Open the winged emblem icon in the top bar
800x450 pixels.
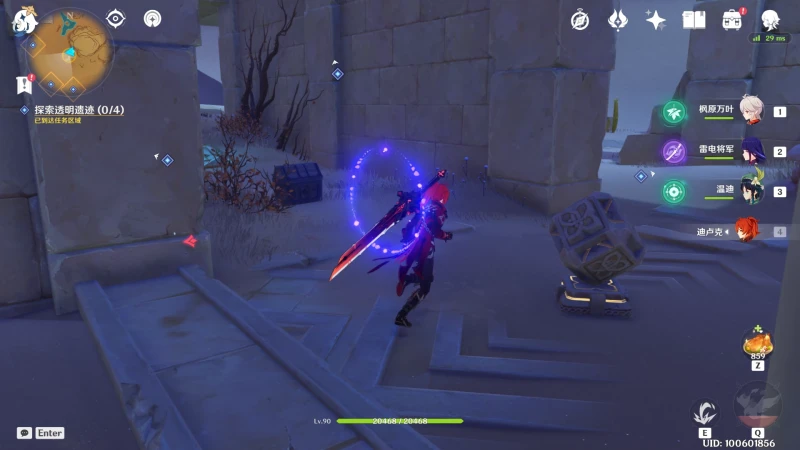point(618,20)
